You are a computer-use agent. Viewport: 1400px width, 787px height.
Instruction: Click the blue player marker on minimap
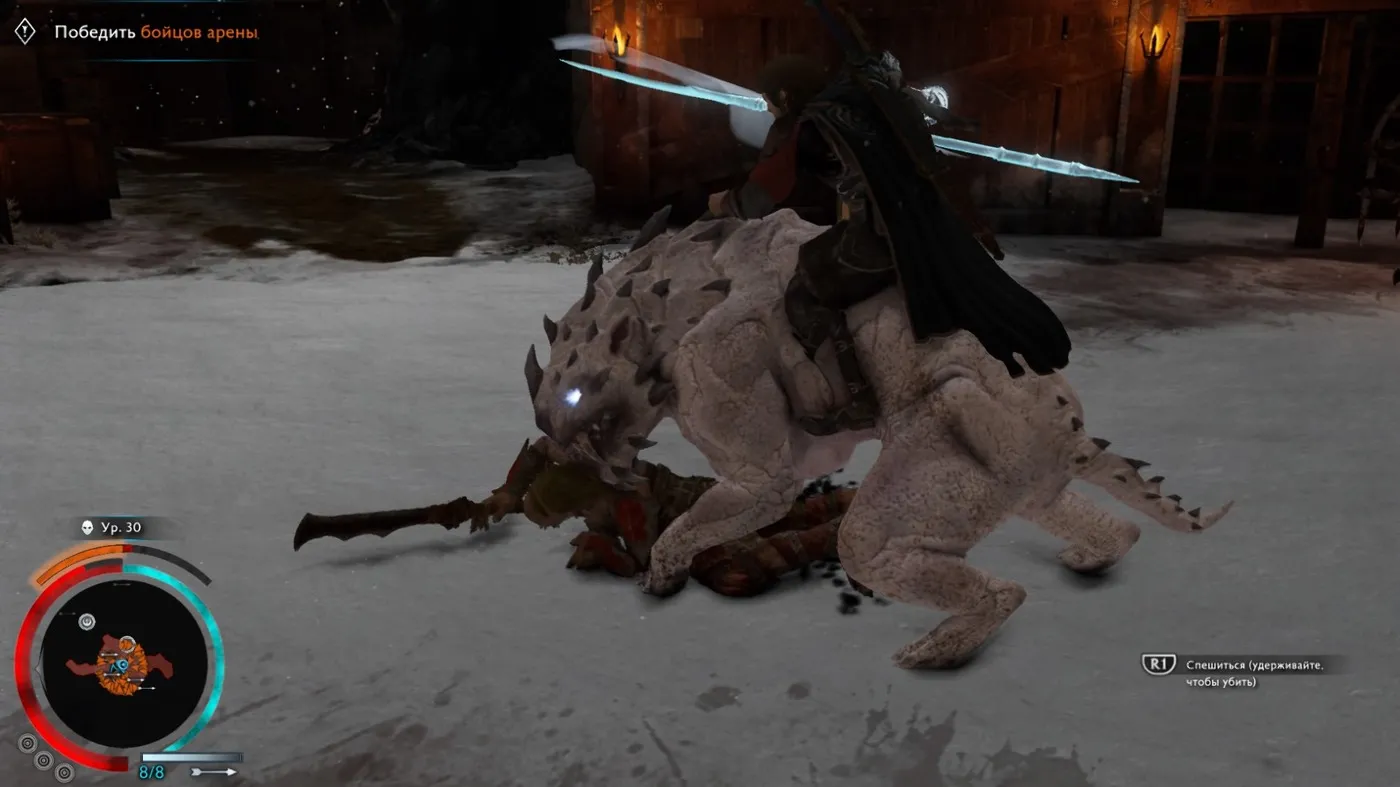point(120,666)
